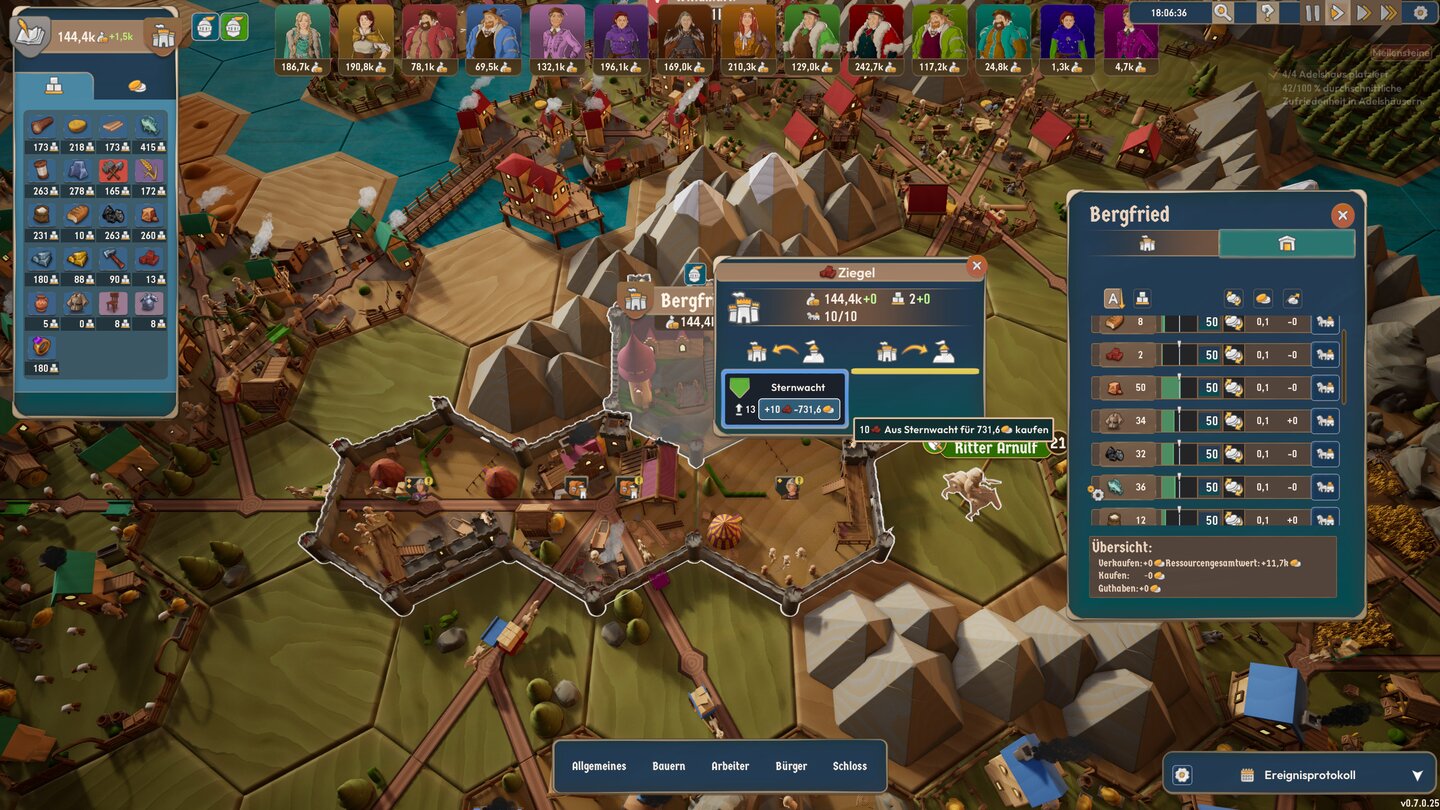Screen dimensions: 1440x810
Task: Open the Allgemeines build category
Action: point(599,766)
